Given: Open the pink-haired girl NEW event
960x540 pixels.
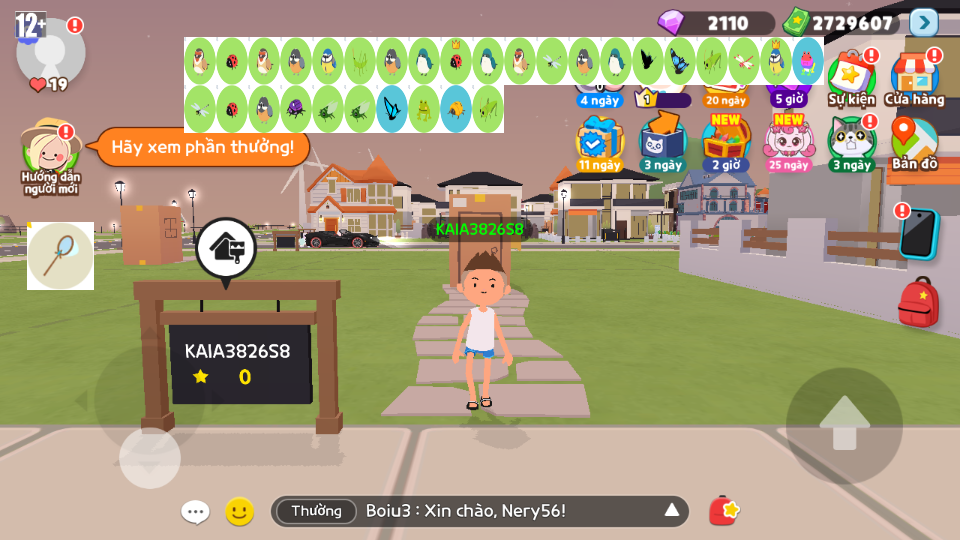Looking at the screenshot, I should [x=788, y=142].
